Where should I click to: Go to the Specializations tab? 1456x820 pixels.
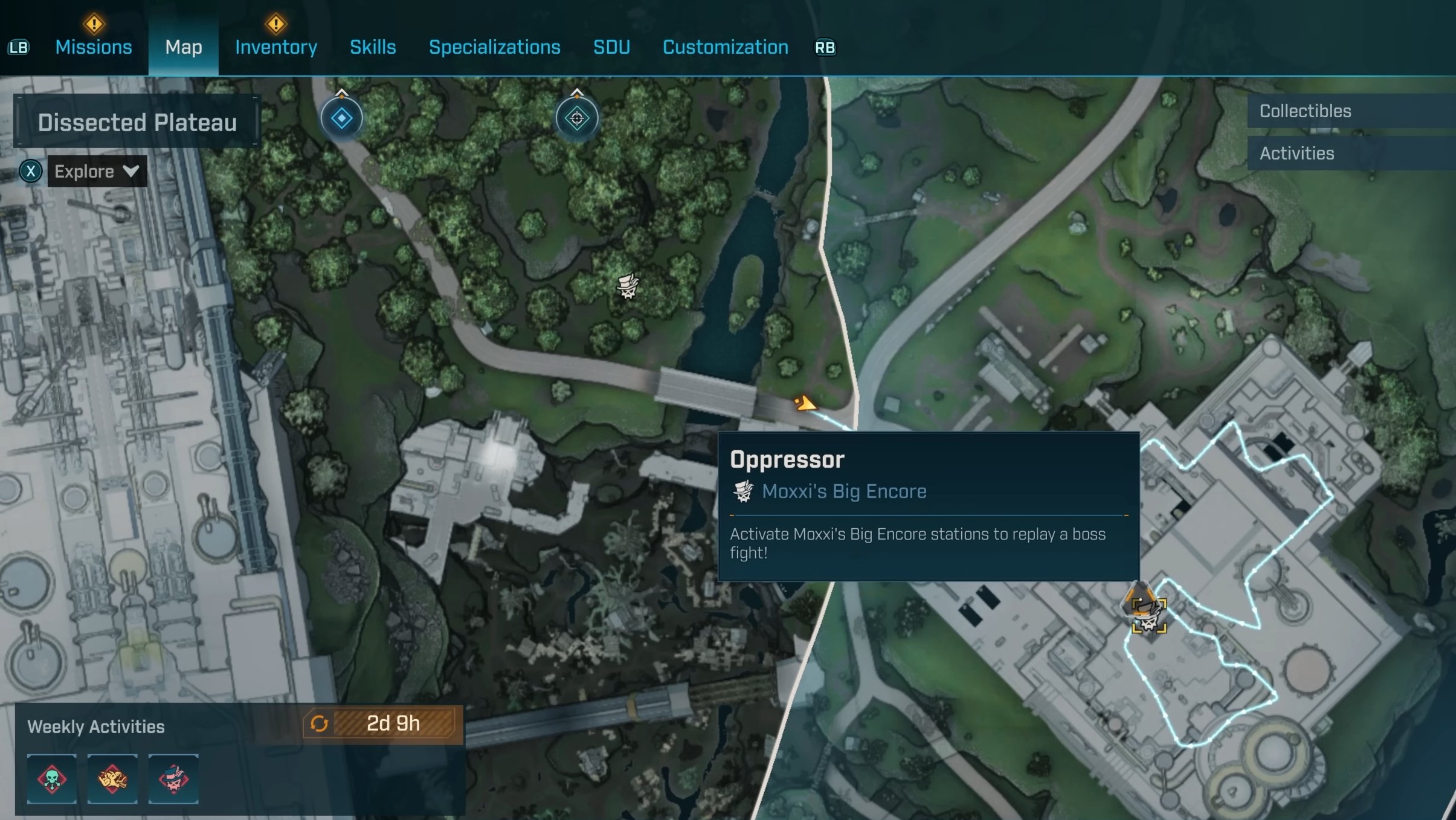(494, 47)
